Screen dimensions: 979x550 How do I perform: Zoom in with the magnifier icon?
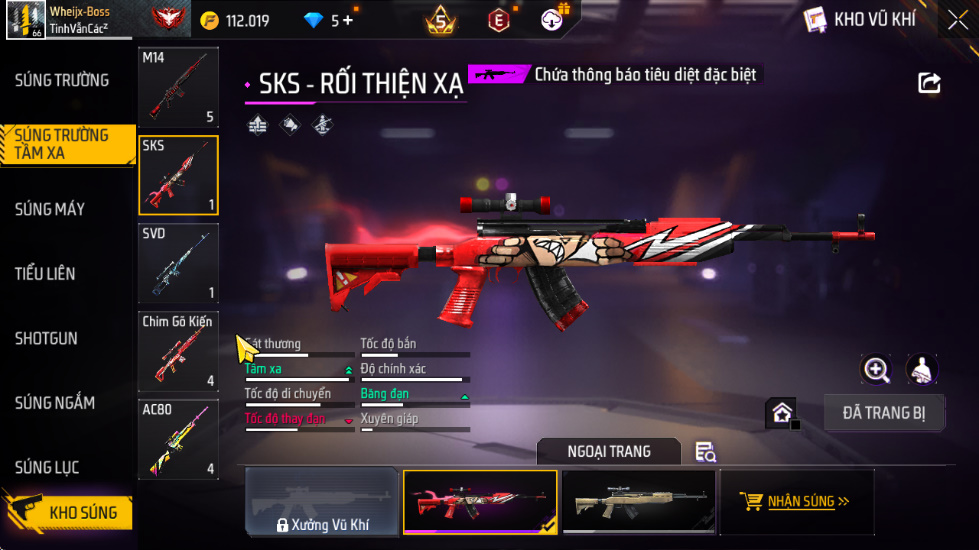pos(876,370)
